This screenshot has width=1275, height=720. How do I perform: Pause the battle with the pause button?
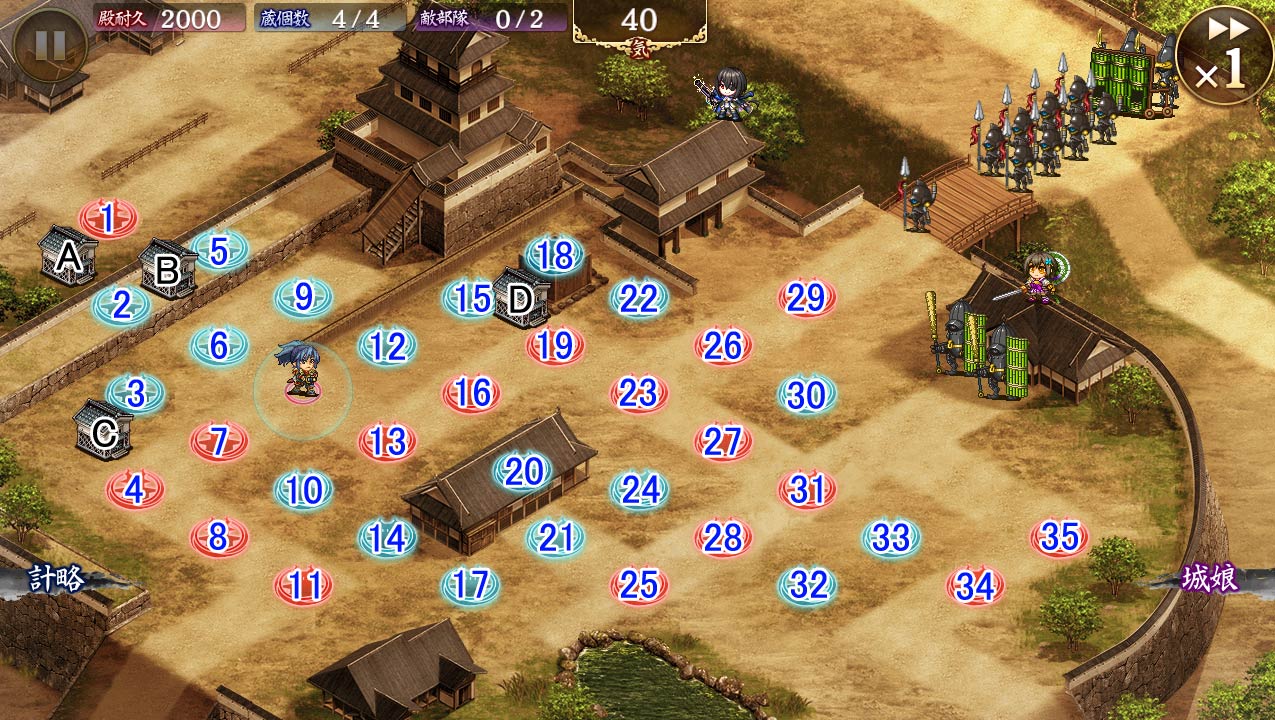coord(50,44)
